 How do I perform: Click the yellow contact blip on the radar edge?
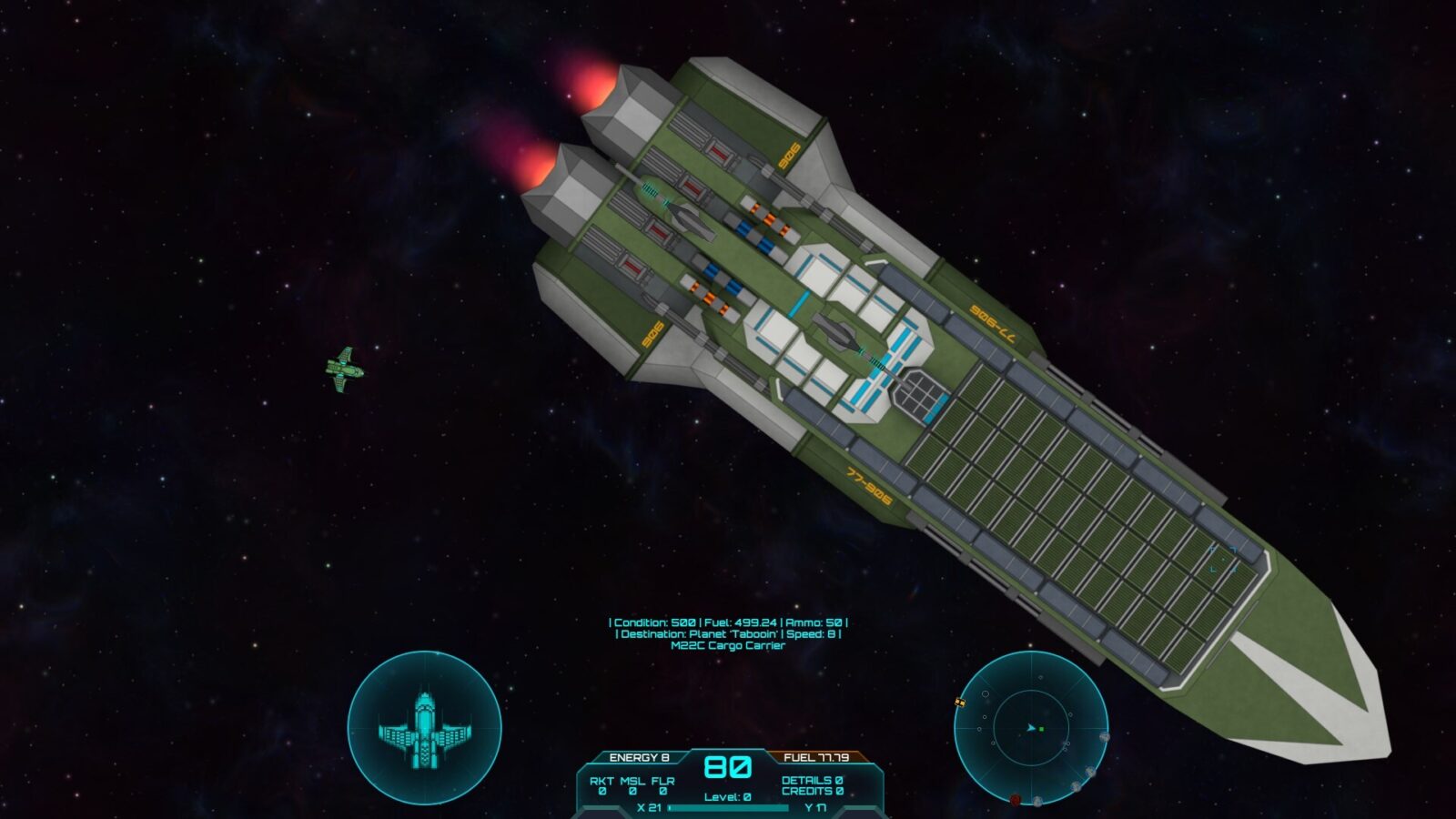pyautogui.click(x=960, y=703)
